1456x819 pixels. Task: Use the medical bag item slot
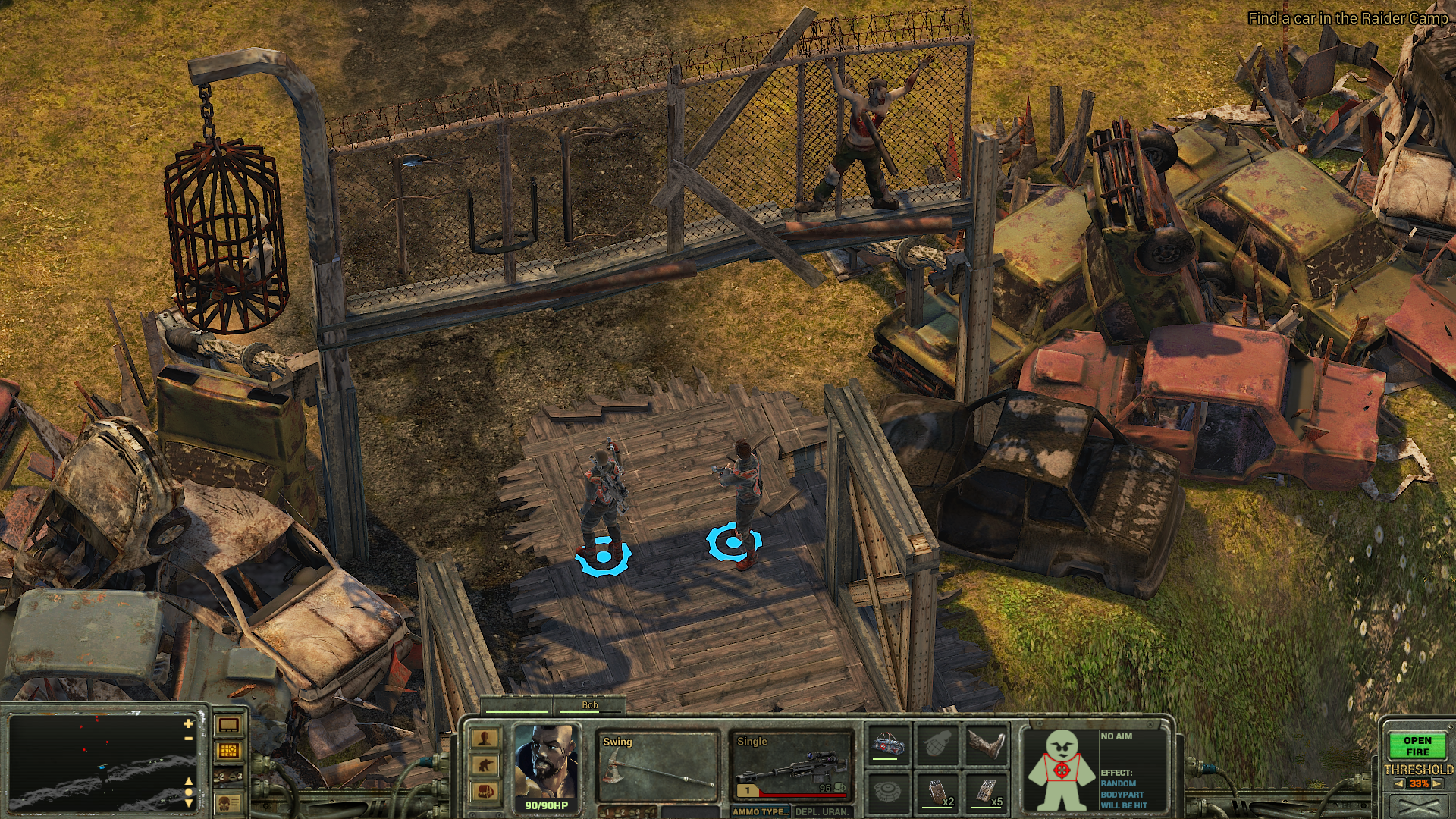click(x=890, y=744)
